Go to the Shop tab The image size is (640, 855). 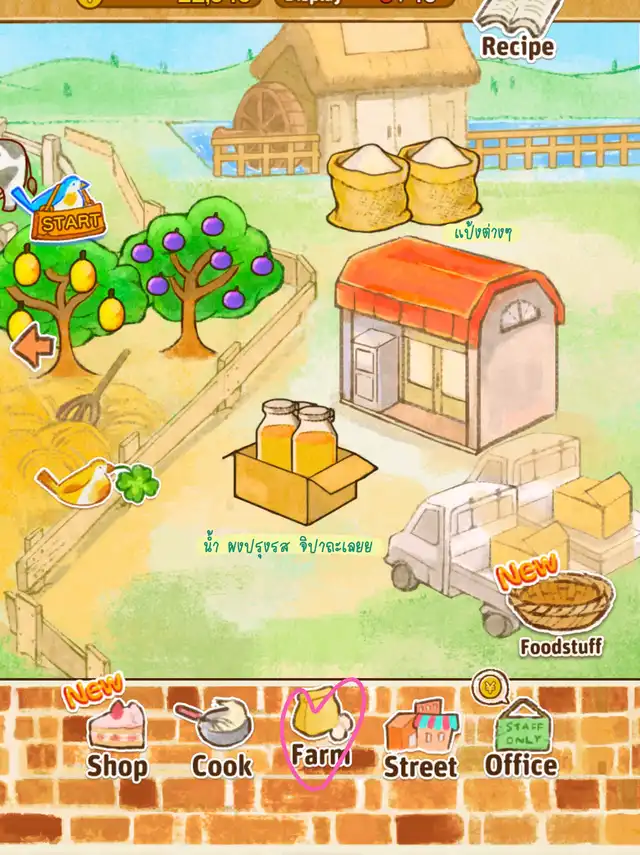coord(117,738)
